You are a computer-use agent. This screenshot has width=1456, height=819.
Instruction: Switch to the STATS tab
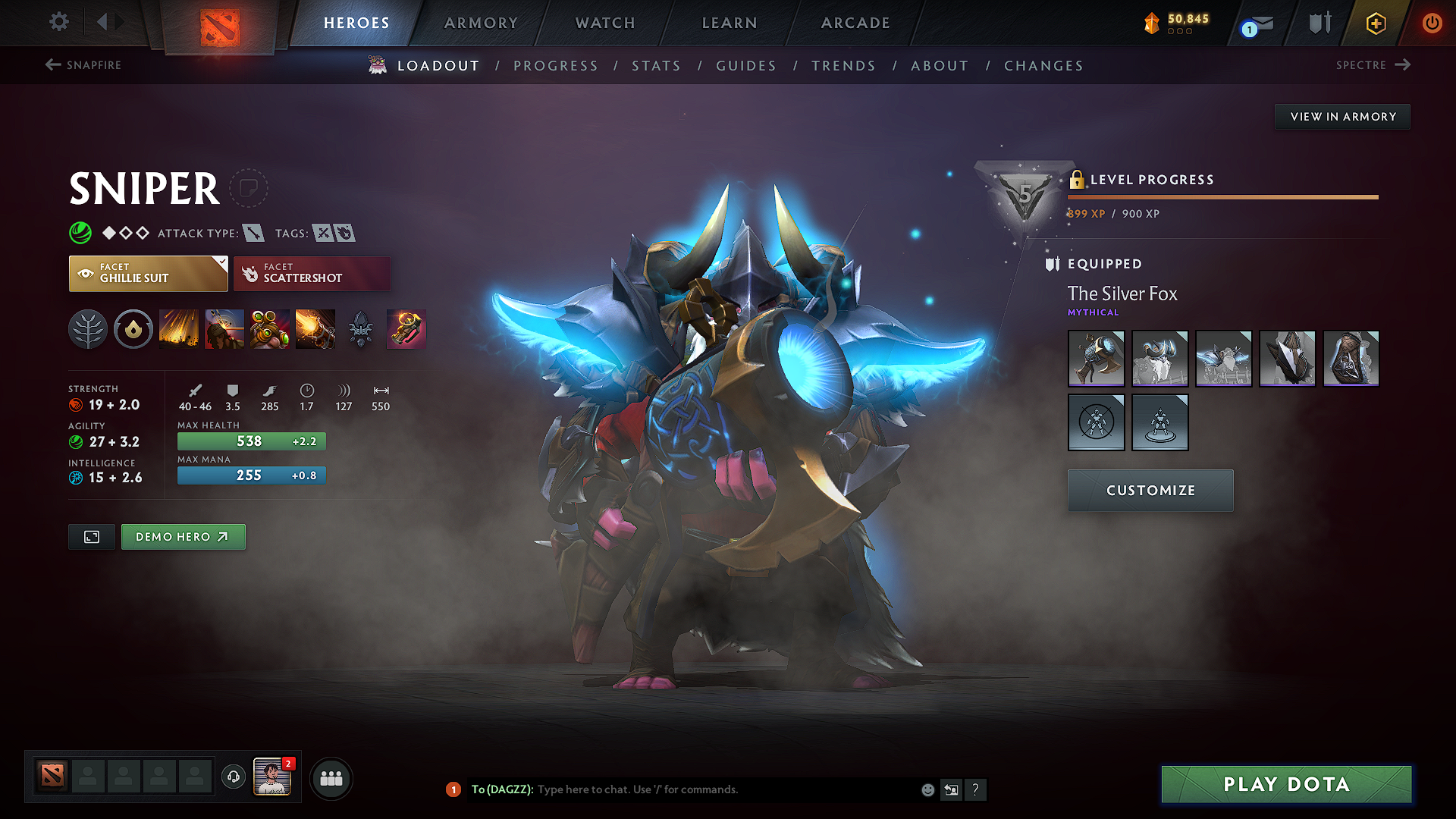point(657,66)
